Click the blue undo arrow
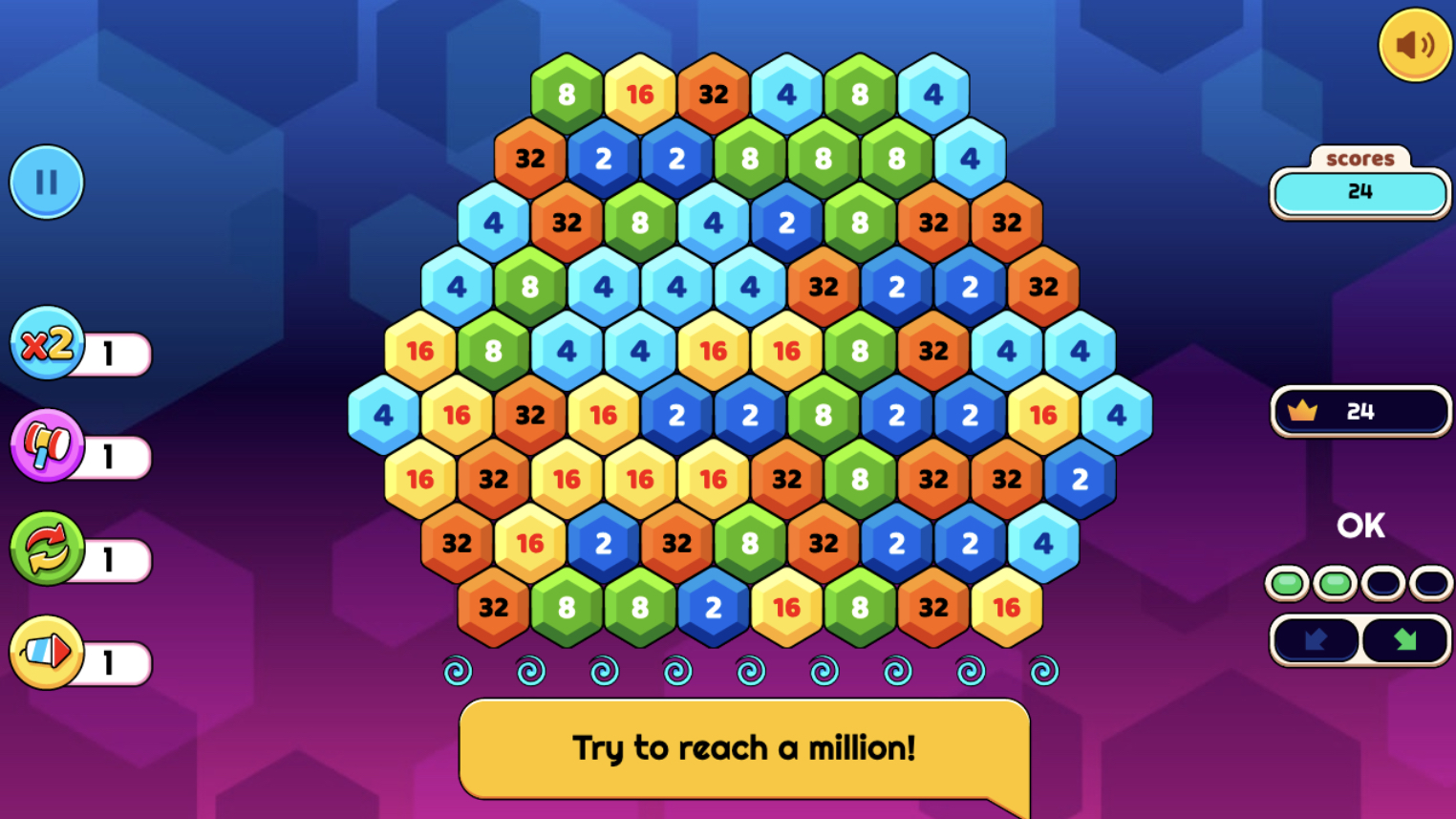Viewport: 1456px width, 819px height. click(x=1317, y=640)
